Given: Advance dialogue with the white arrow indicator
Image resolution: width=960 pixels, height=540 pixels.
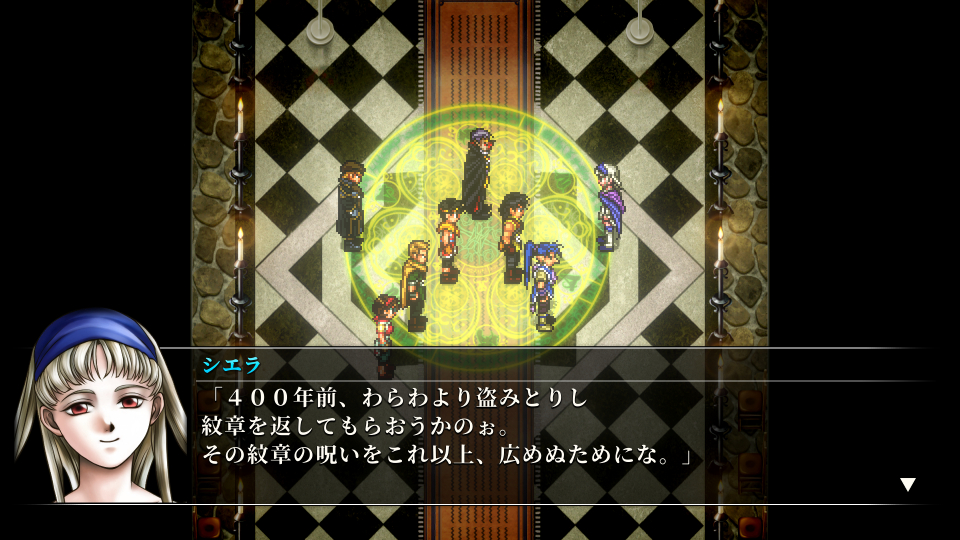Looking at the screenshot, I should coord(907,485).
